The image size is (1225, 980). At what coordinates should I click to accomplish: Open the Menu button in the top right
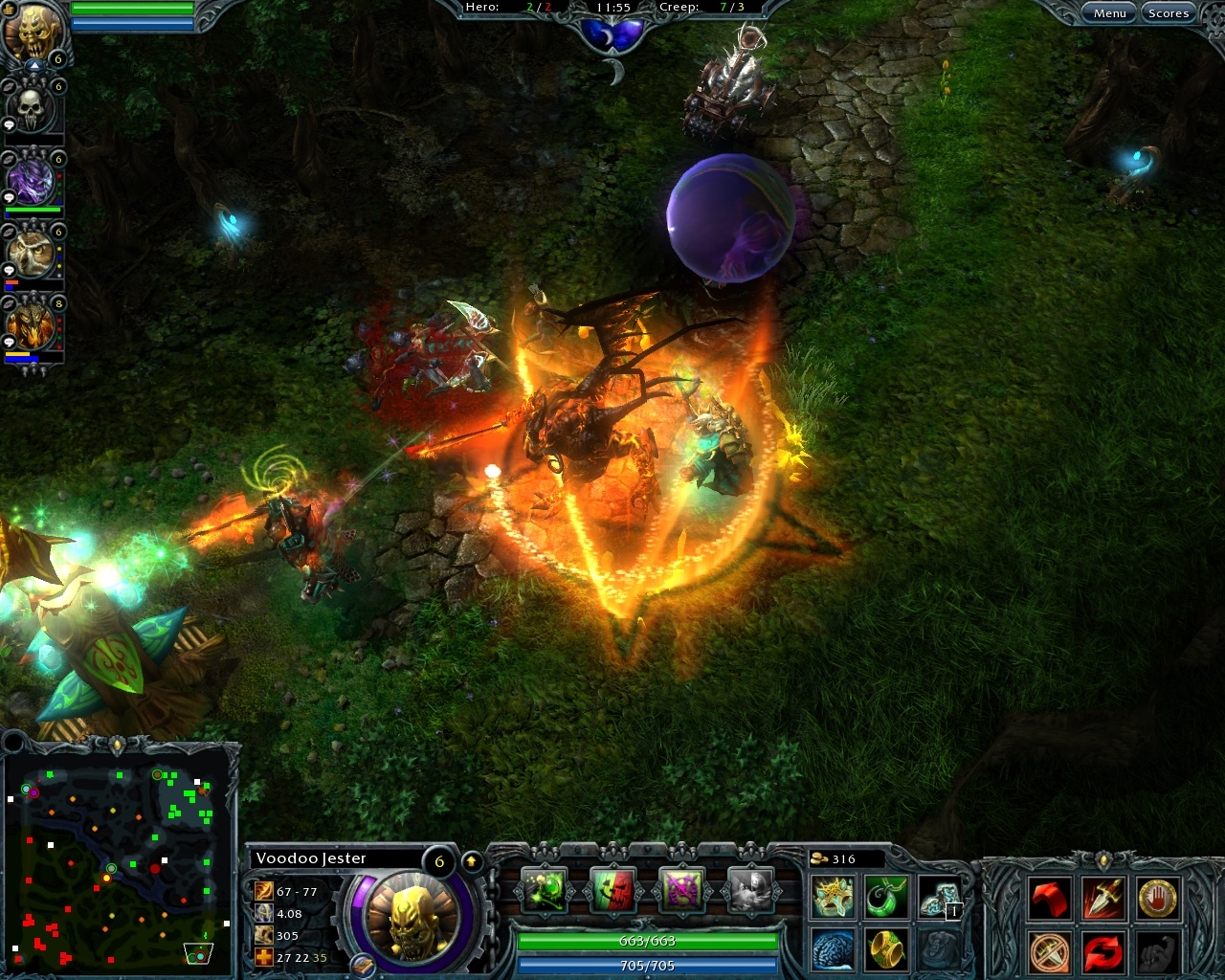click(1109, 12)
